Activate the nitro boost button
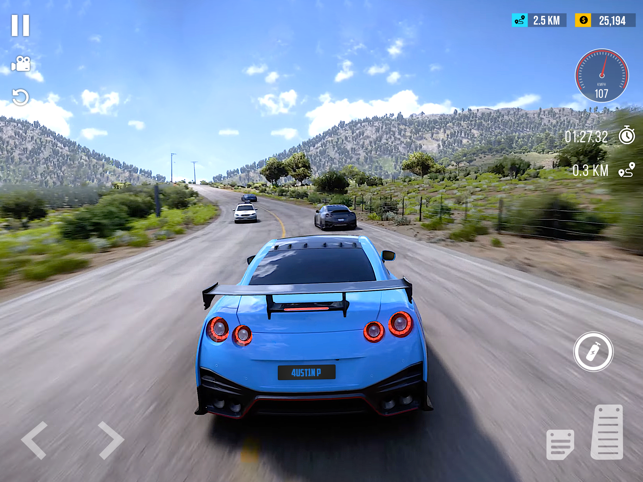This screenshot has height=482, width=643. [x=593, y=351]
